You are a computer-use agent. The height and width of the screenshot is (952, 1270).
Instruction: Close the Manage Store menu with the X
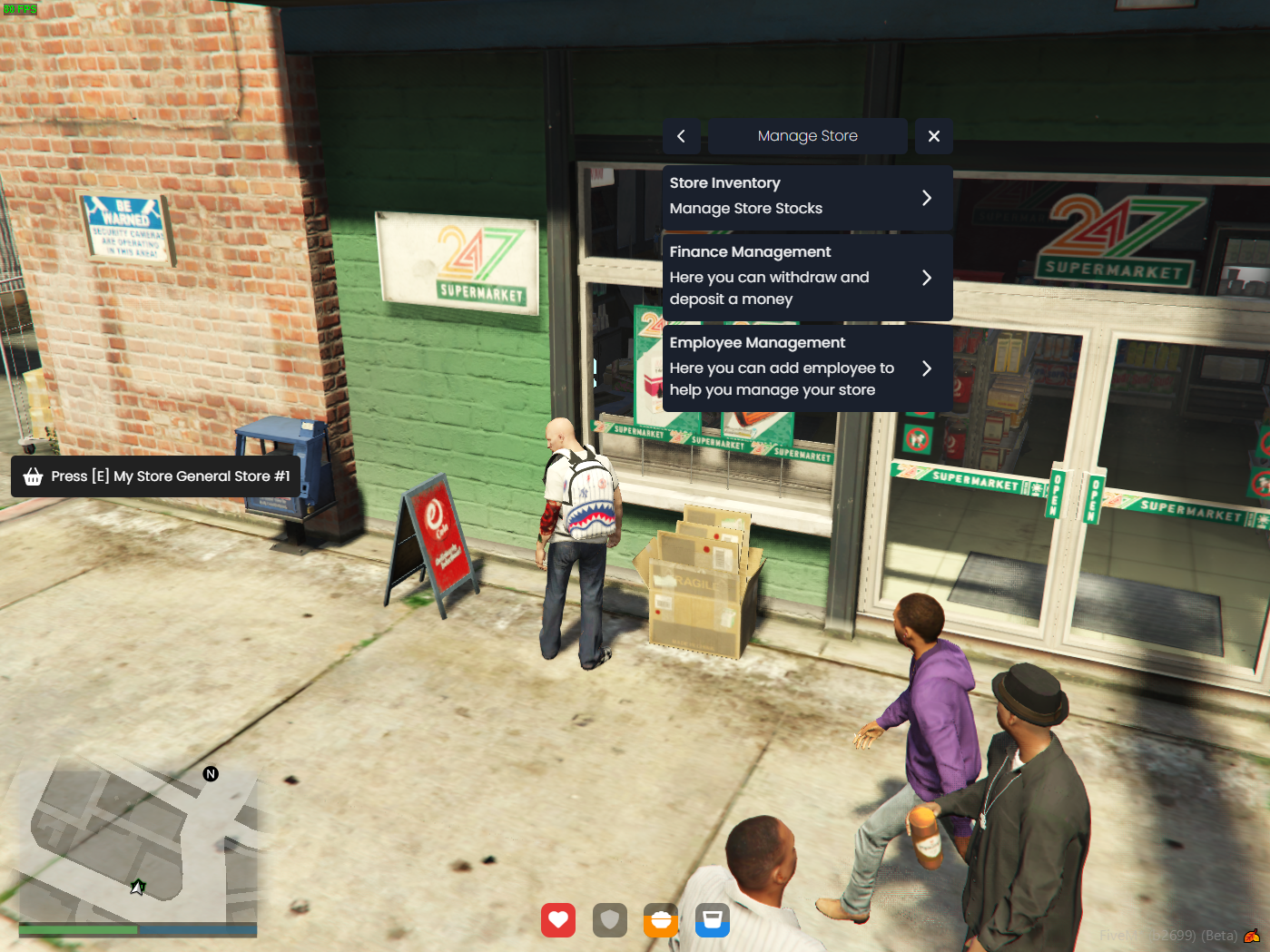tap(933, 135)
